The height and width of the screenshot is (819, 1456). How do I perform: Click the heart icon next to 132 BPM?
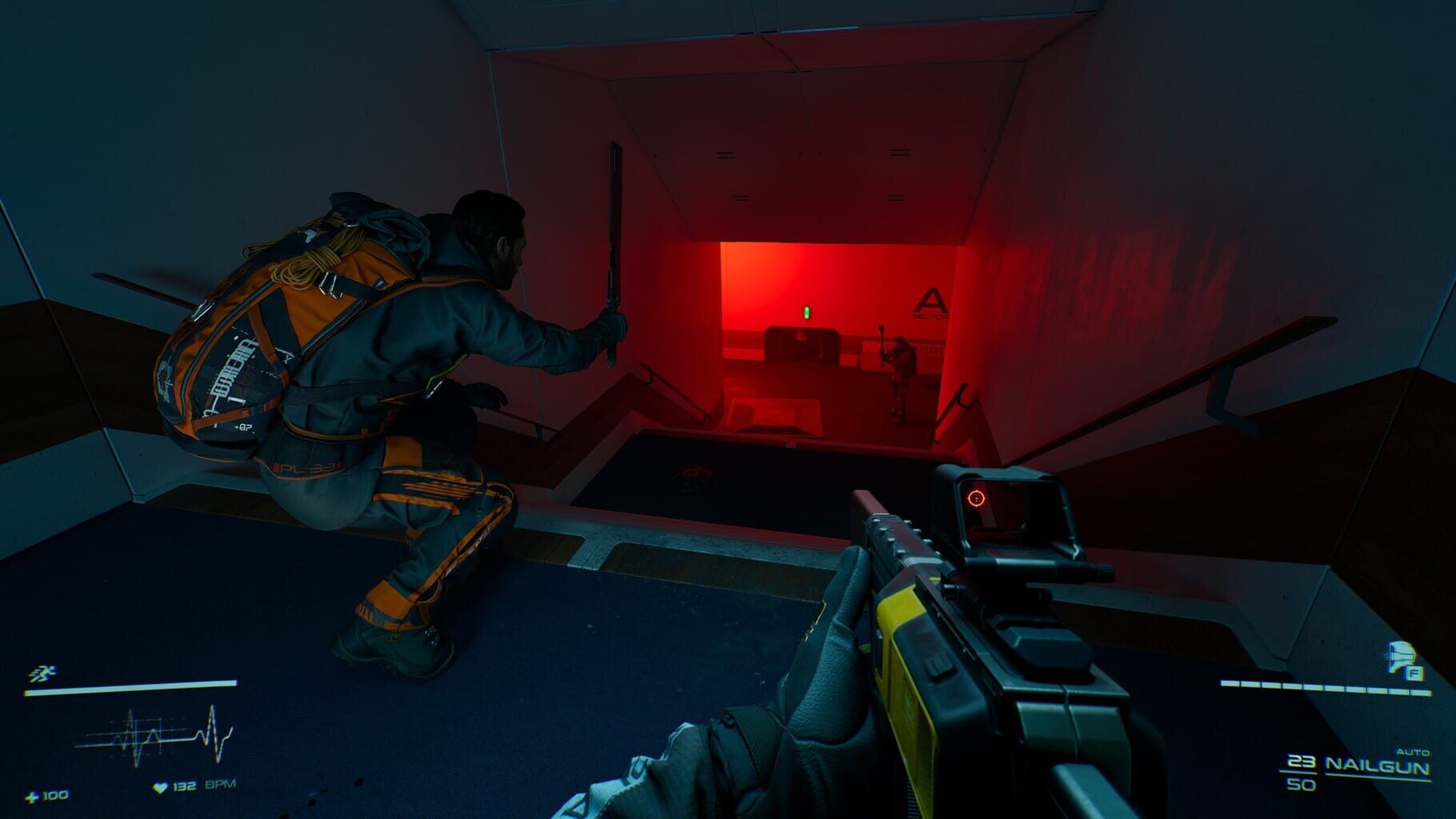[x=159, y=785]
